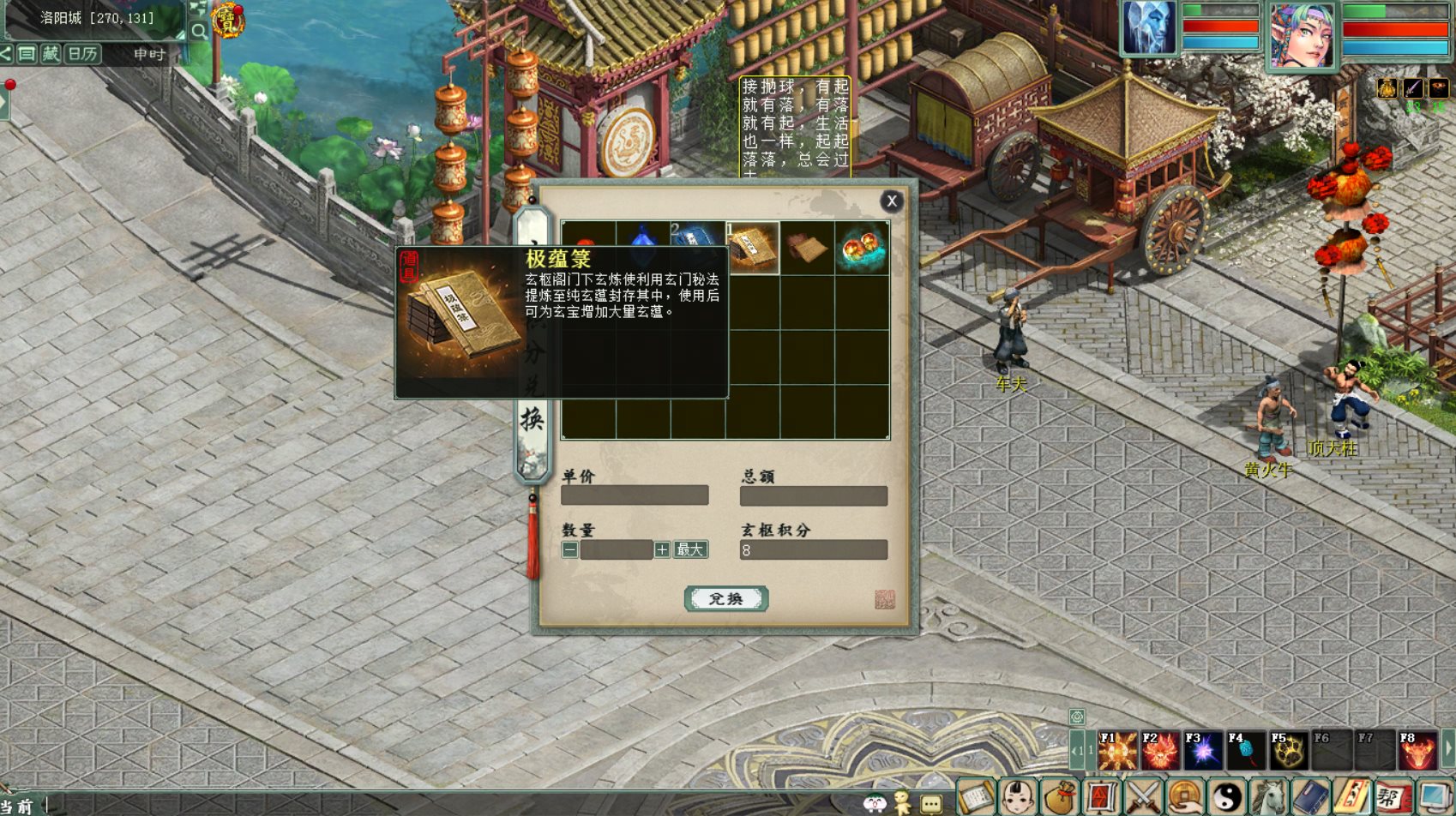
Task: Select the brown scroll pages item
Action: [x=807, y=248]
